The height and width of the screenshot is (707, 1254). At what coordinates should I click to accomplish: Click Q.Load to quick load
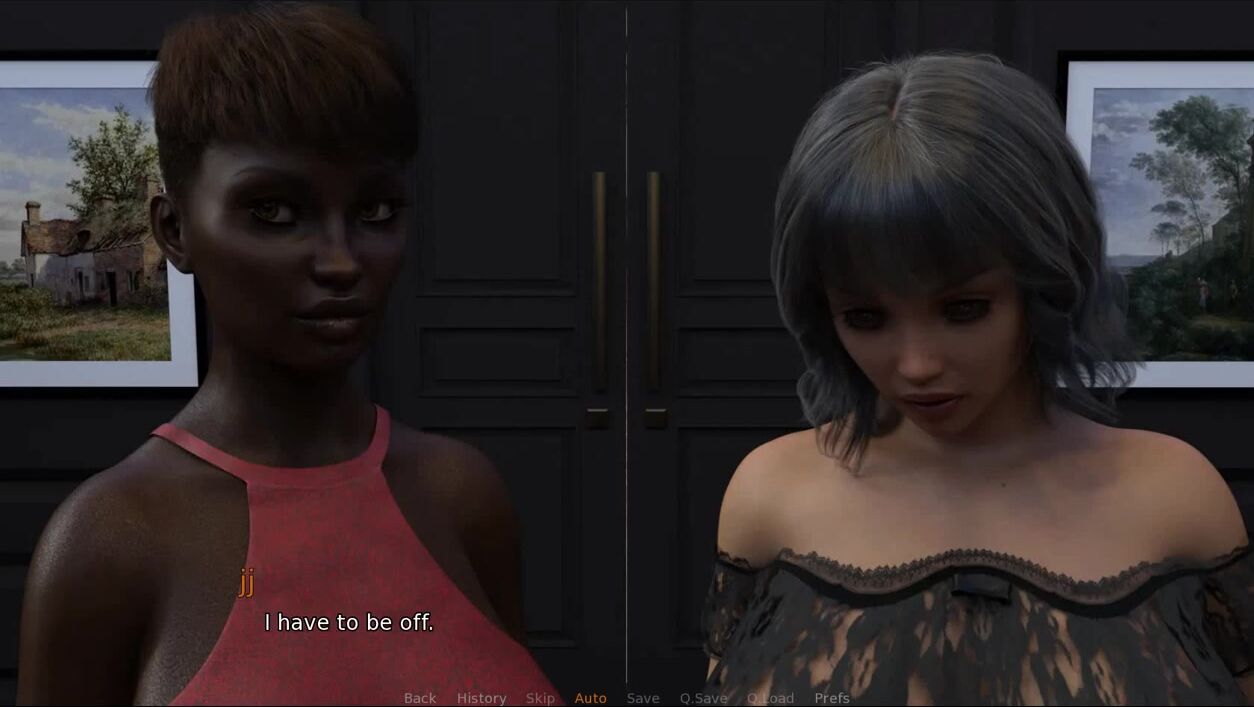tap(770, 698)
